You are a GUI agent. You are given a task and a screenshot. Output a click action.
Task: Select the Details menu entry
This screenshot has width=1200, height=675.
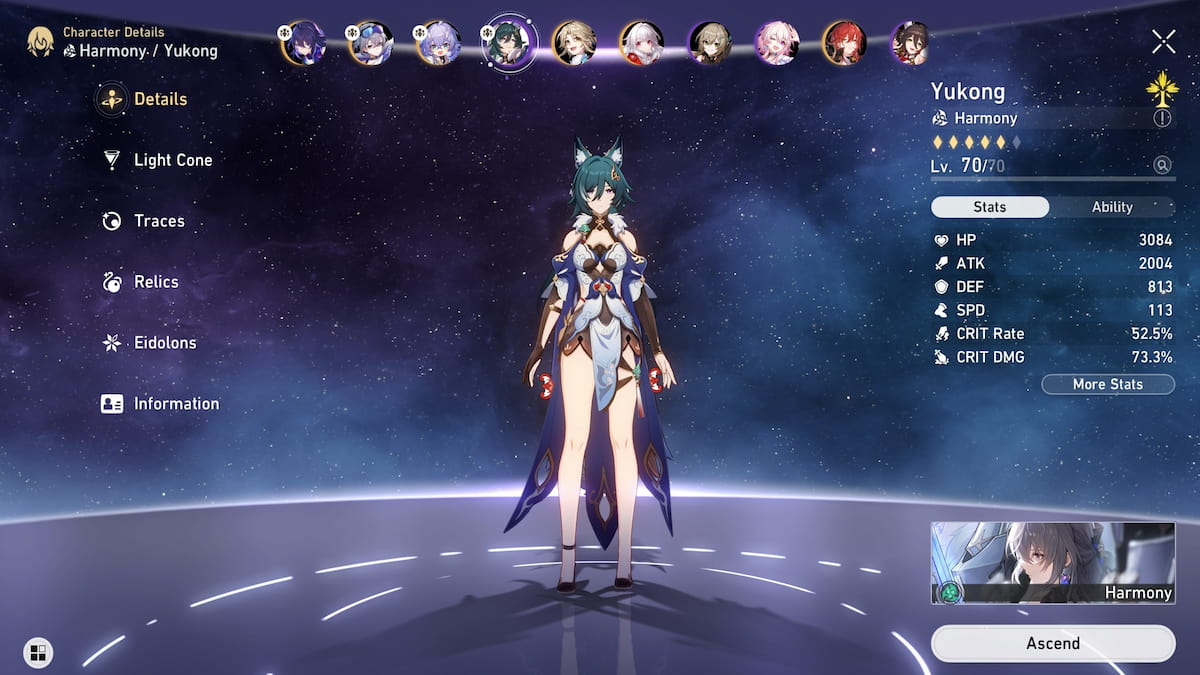coord(159,99)
